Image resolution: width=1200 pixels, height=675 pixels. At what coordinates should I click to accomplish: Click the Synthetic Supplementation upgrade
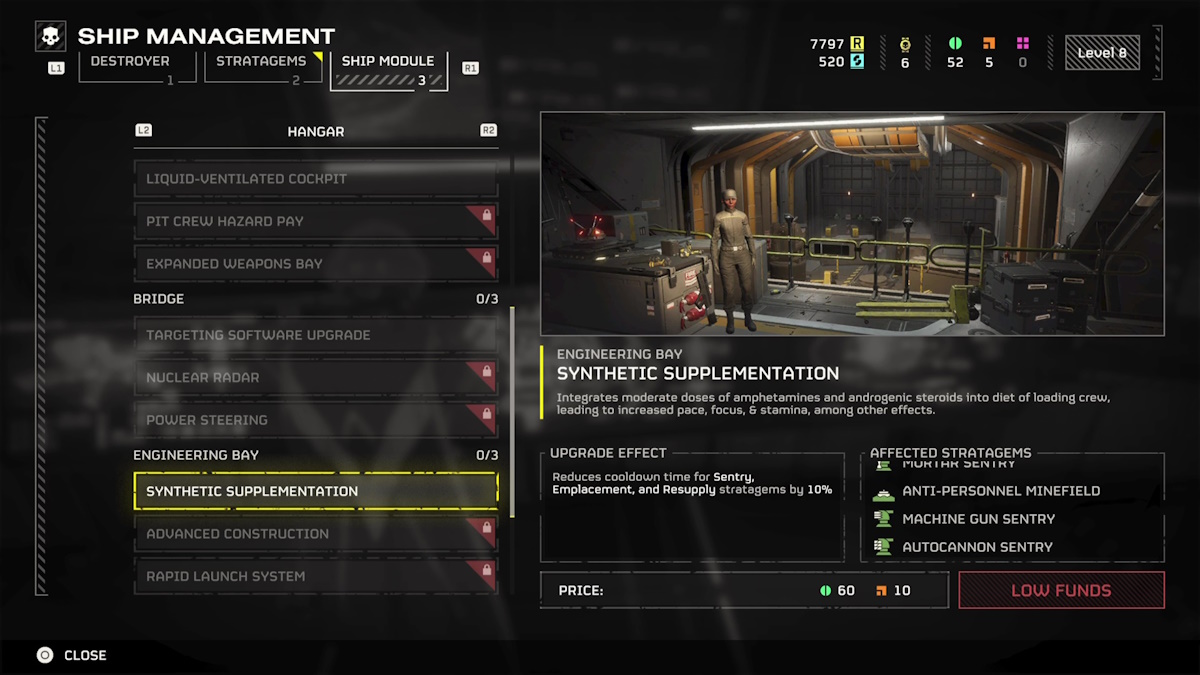315,491
